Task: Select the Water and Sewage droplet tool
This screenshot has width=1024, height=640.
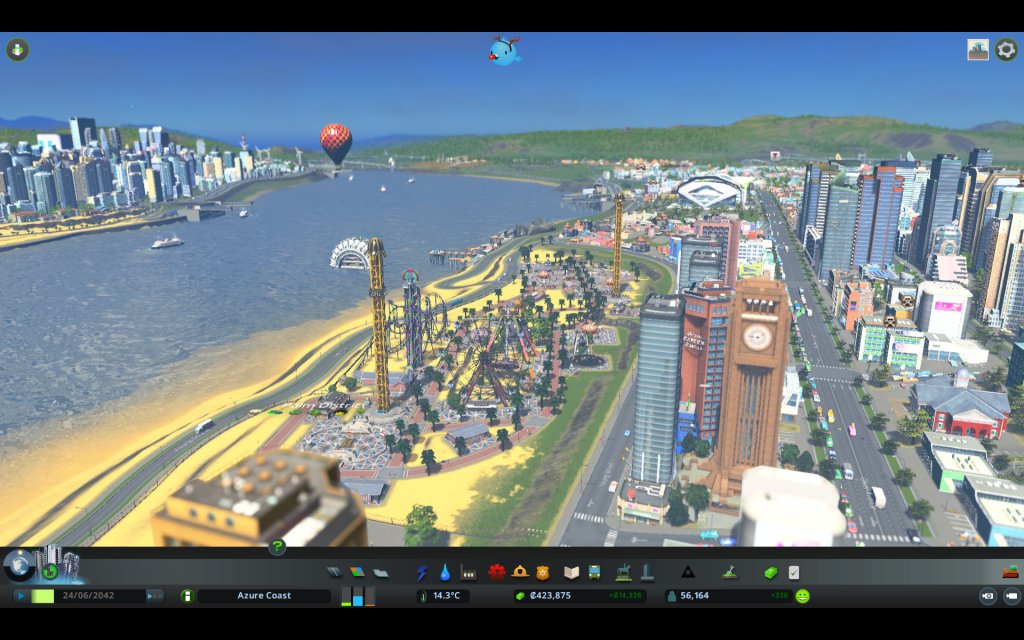Action: 445,573
